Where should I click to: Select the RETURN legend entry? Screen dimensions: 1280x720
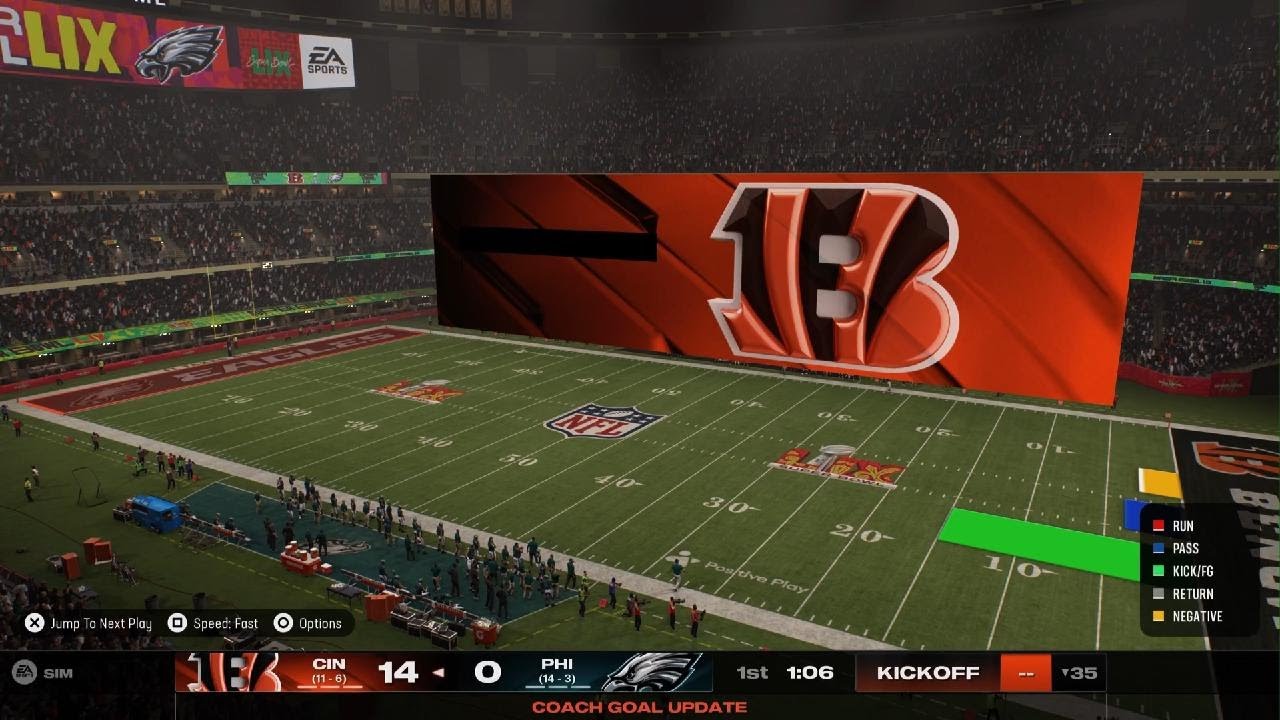(1192, 594)
